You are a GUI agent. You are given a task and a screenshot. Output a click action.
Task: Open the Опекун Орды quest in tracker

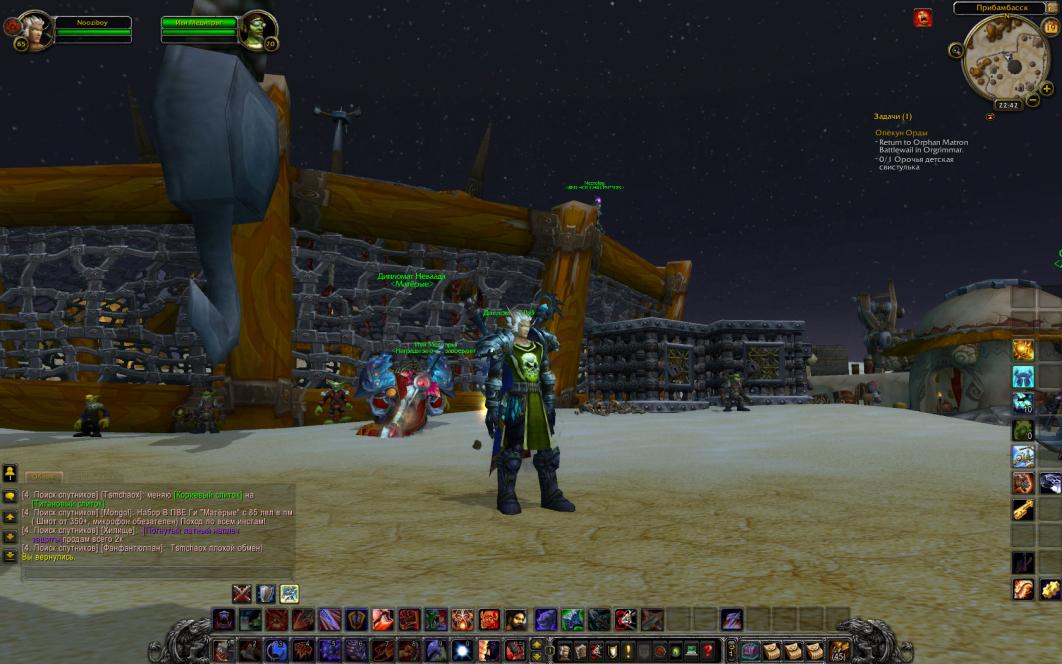(x=901, y=132)
